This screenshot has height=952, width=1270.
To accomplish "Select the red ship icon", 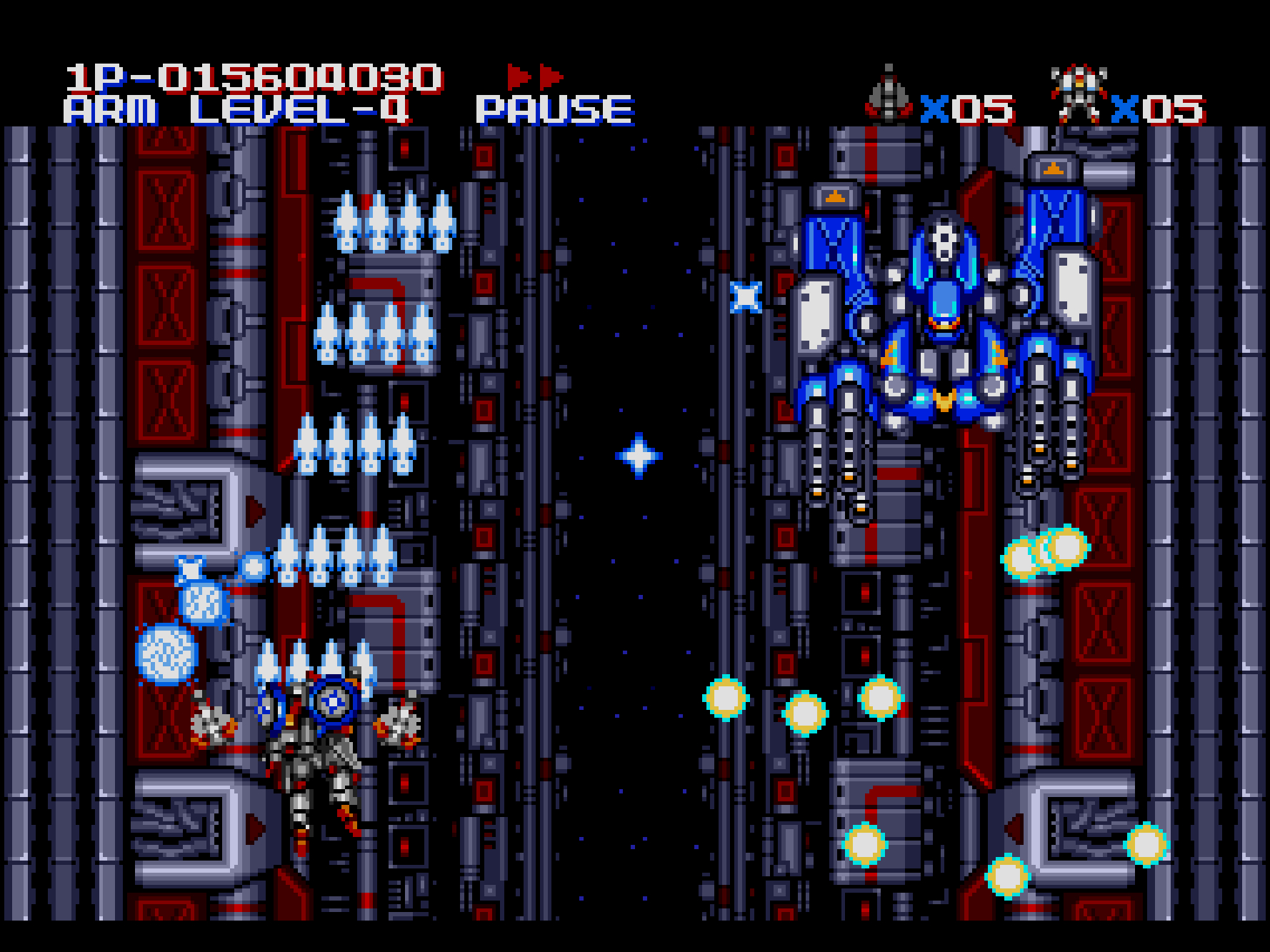I will tap(888, 95).
